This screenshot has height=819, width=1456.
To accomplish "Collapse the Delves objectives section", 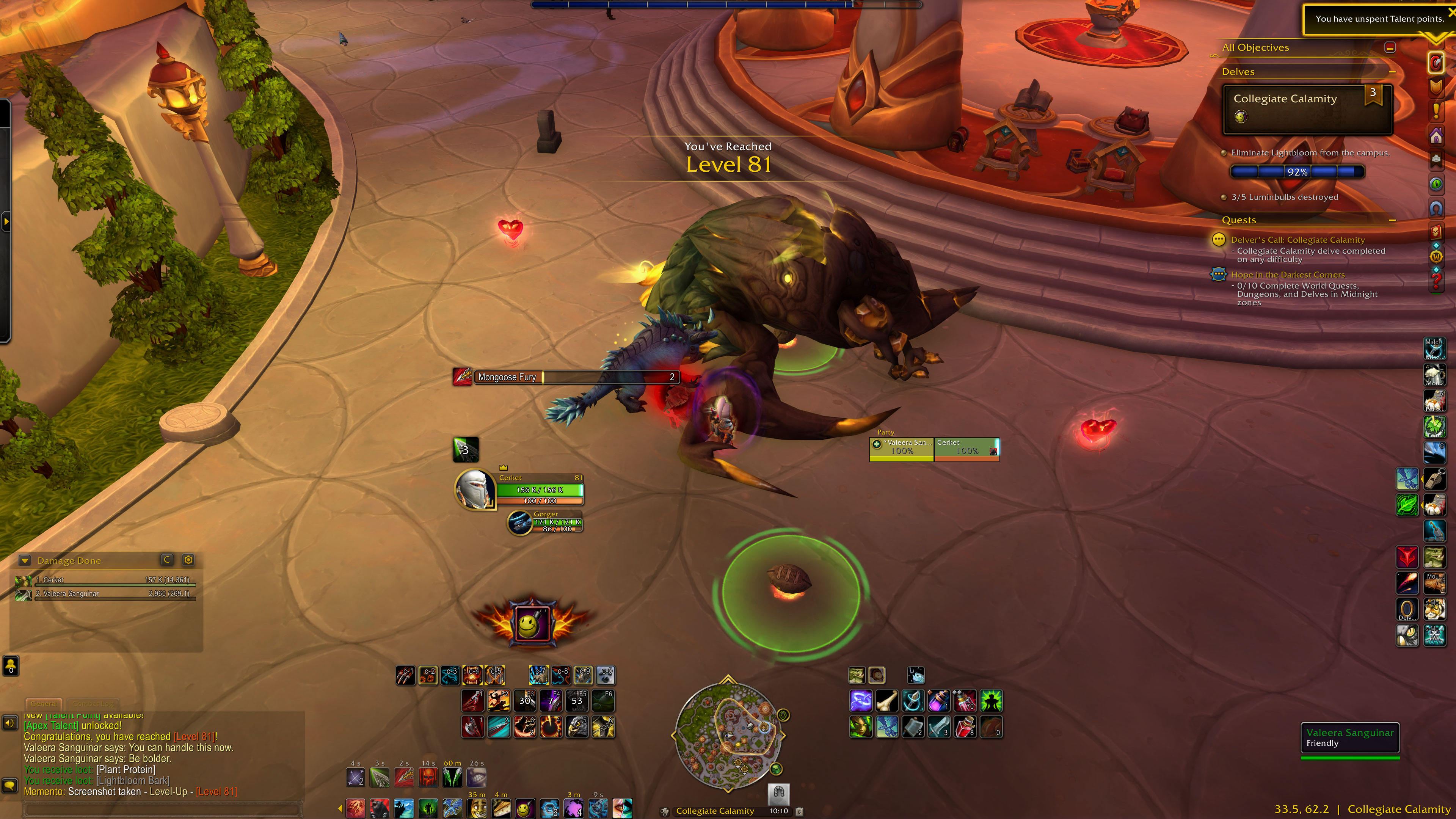I will (x=1392, y=72).
